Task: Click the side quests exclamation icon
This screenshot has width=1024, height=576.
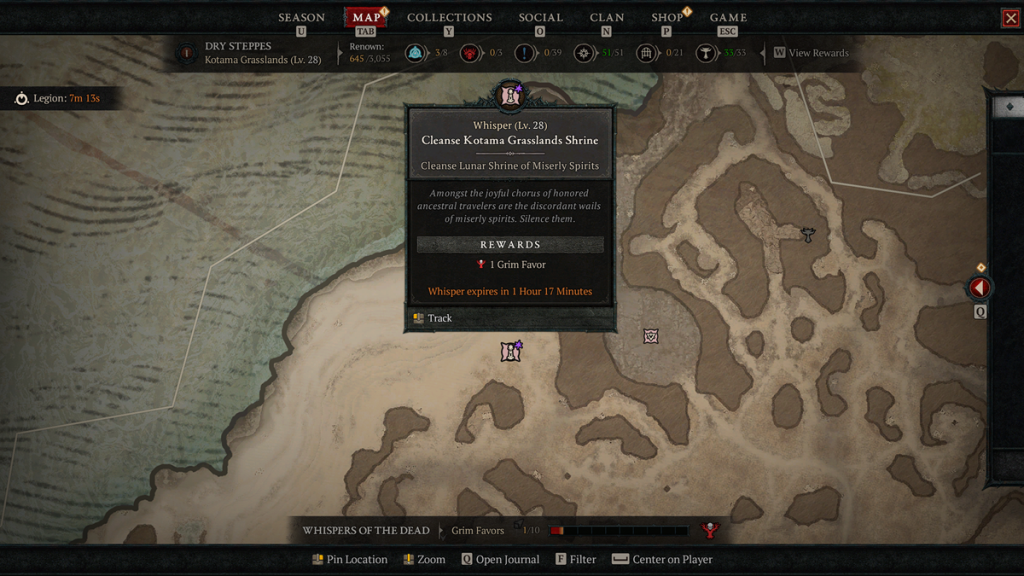Action: coord(525,53)
